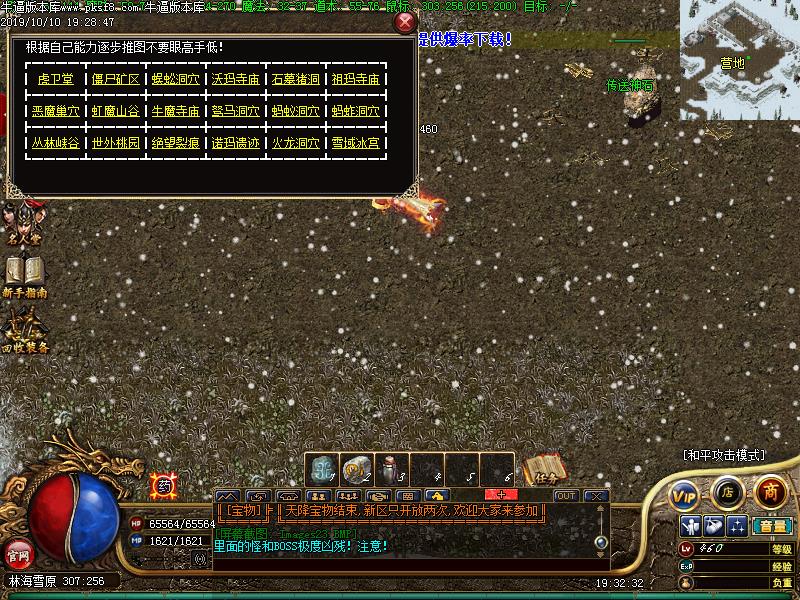Viewport: 800px width, 600px height.
Task: Select 世外桃园 from the list
Action: (115, 143)
